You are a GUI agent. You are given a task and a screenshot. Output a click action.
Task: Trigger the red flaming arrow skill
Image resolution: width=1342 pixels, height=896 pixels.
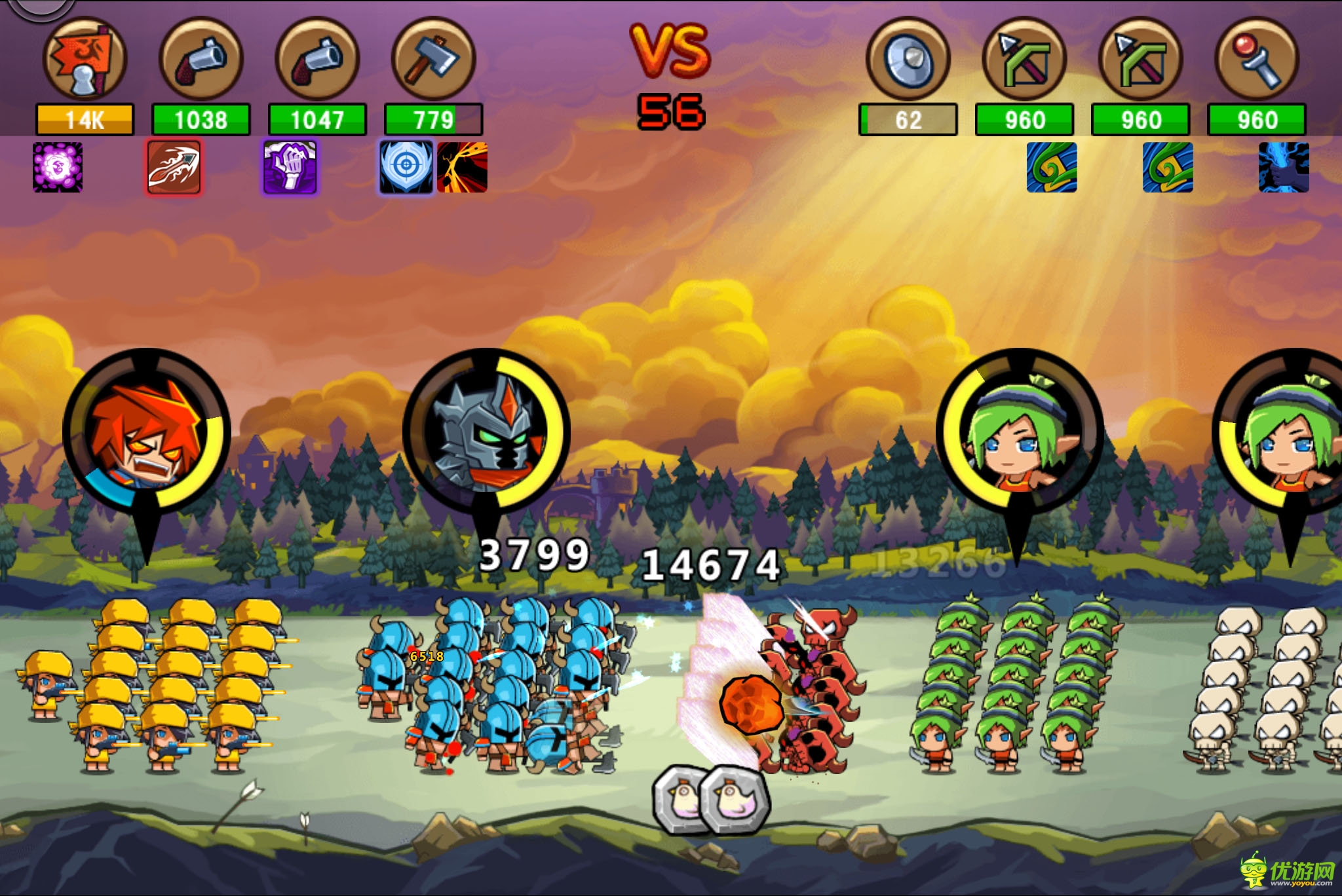tap(174, 168)
